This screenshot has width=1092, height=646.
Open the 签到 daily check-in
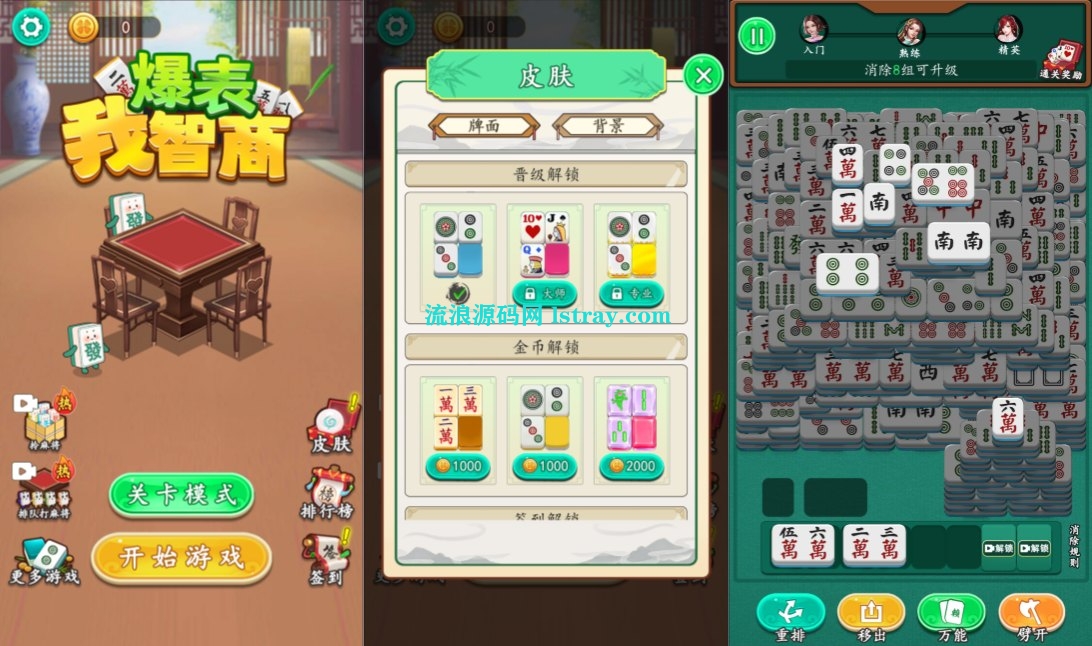click(325, 558)
